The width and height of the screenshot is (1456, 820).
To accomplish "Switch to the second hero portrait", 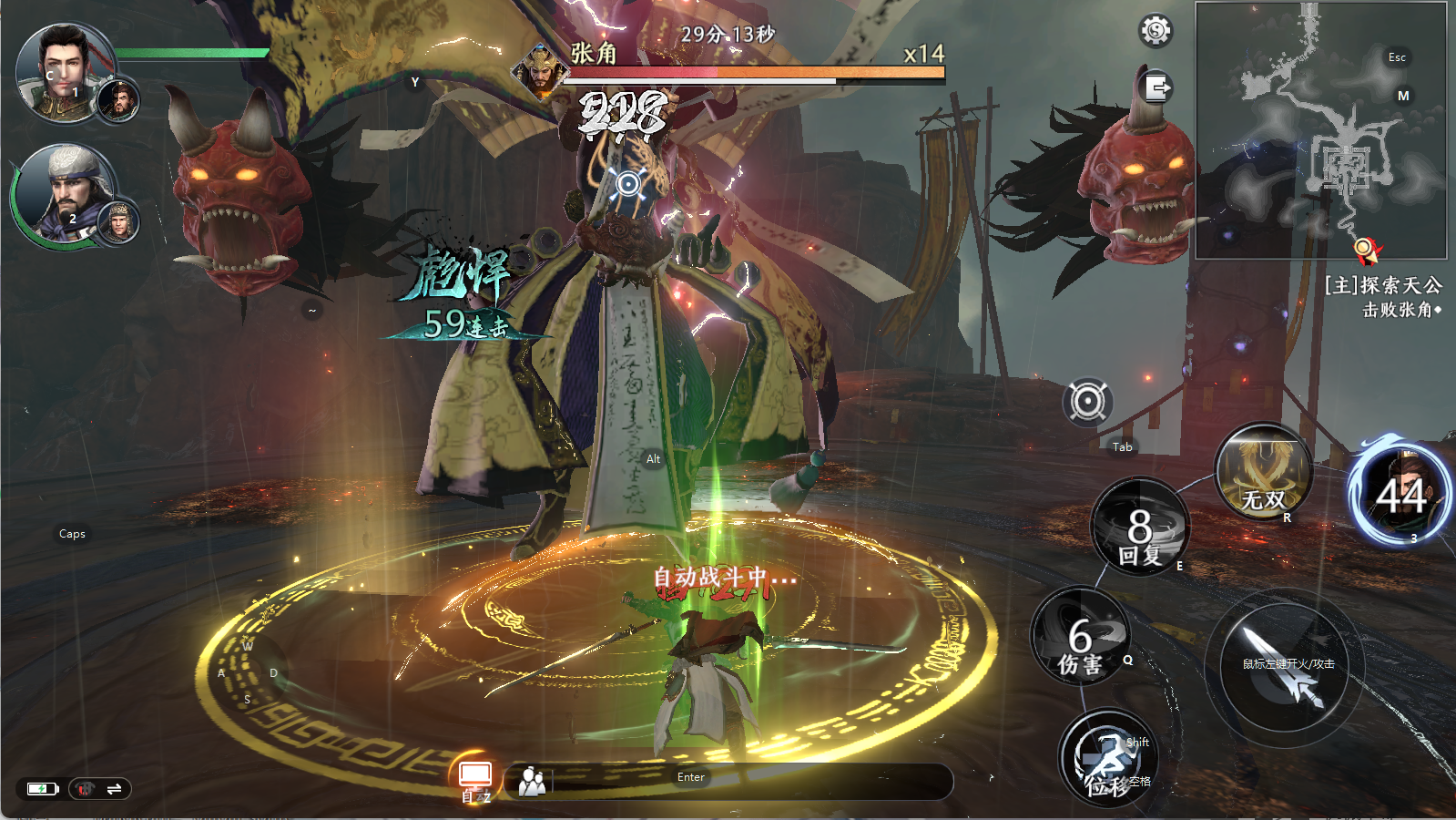I will pos(65,193).
